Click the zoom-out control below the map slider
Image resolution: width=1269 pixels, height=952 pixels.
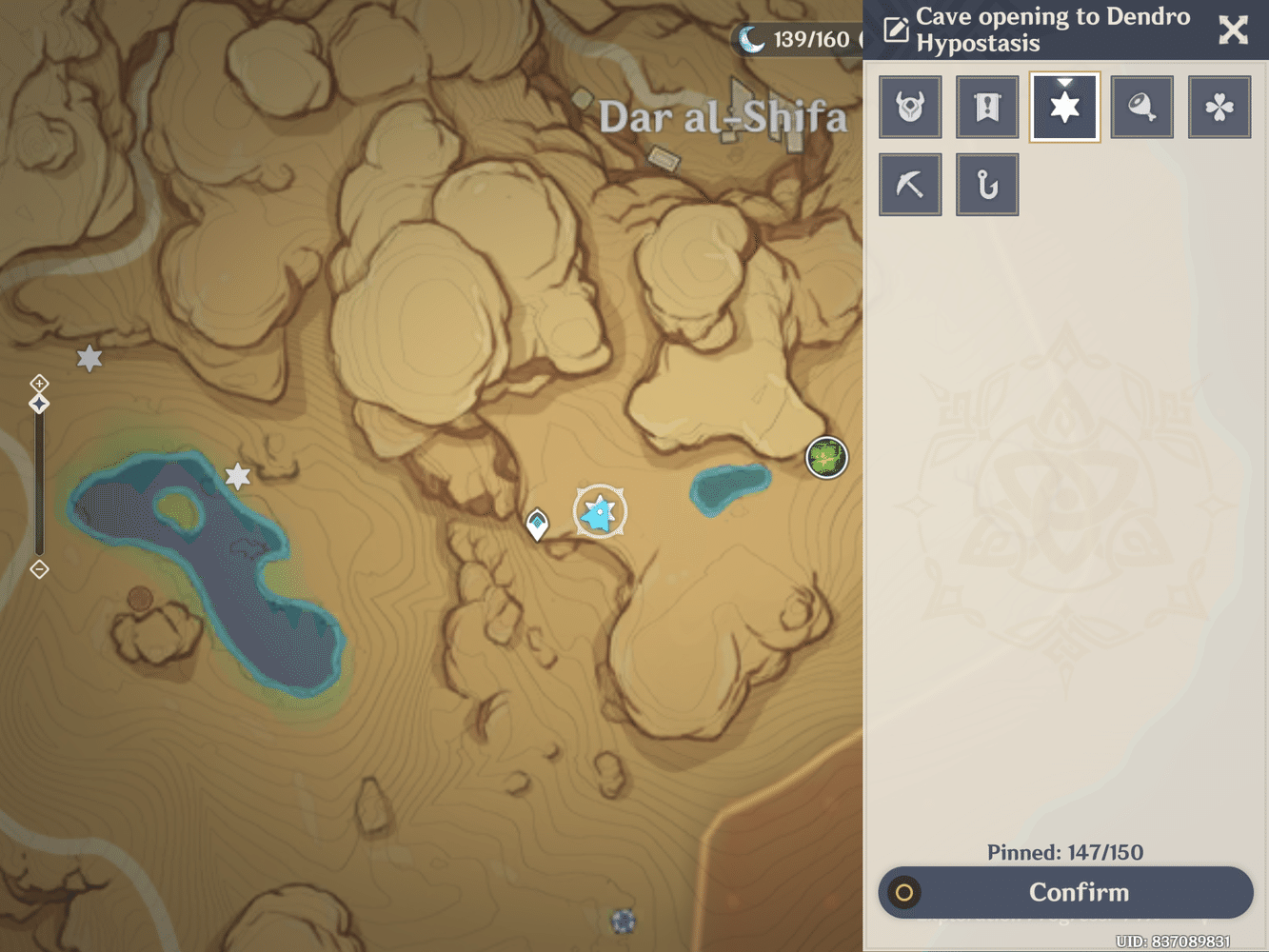(x=39, y=568)
